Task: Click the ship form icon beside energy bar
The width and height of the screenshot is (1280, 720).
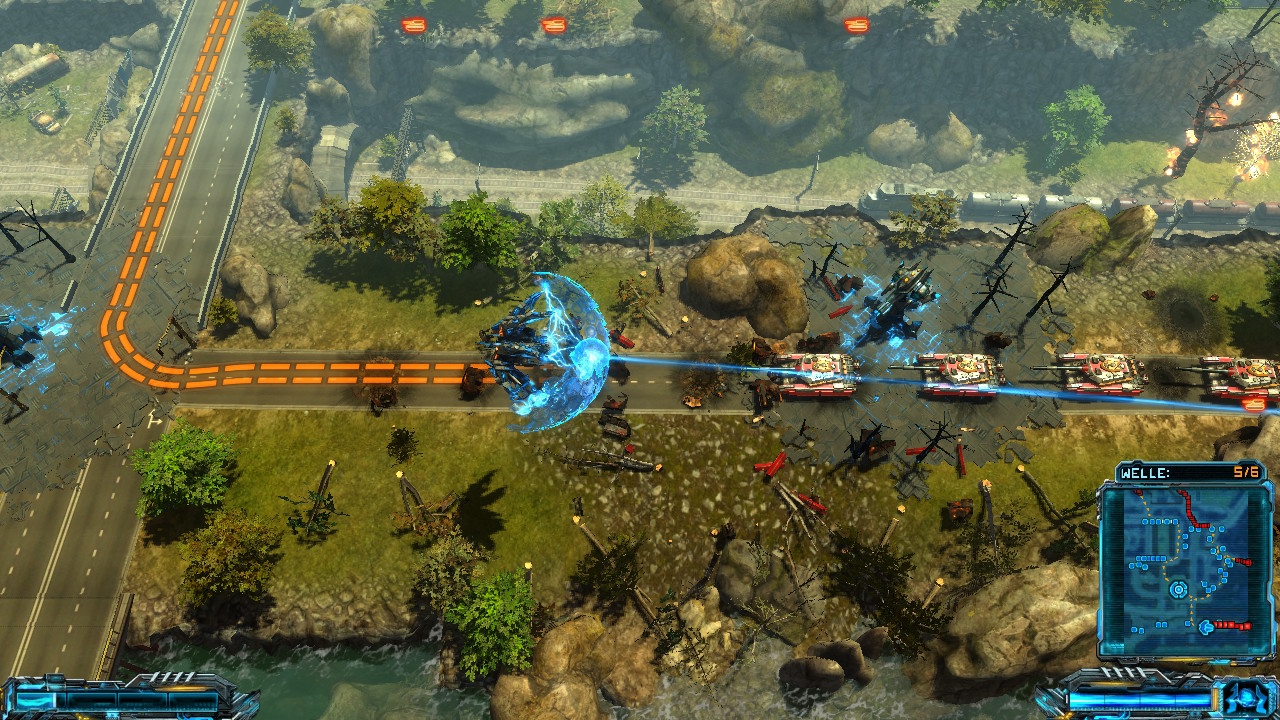Action: point(1245,696)
